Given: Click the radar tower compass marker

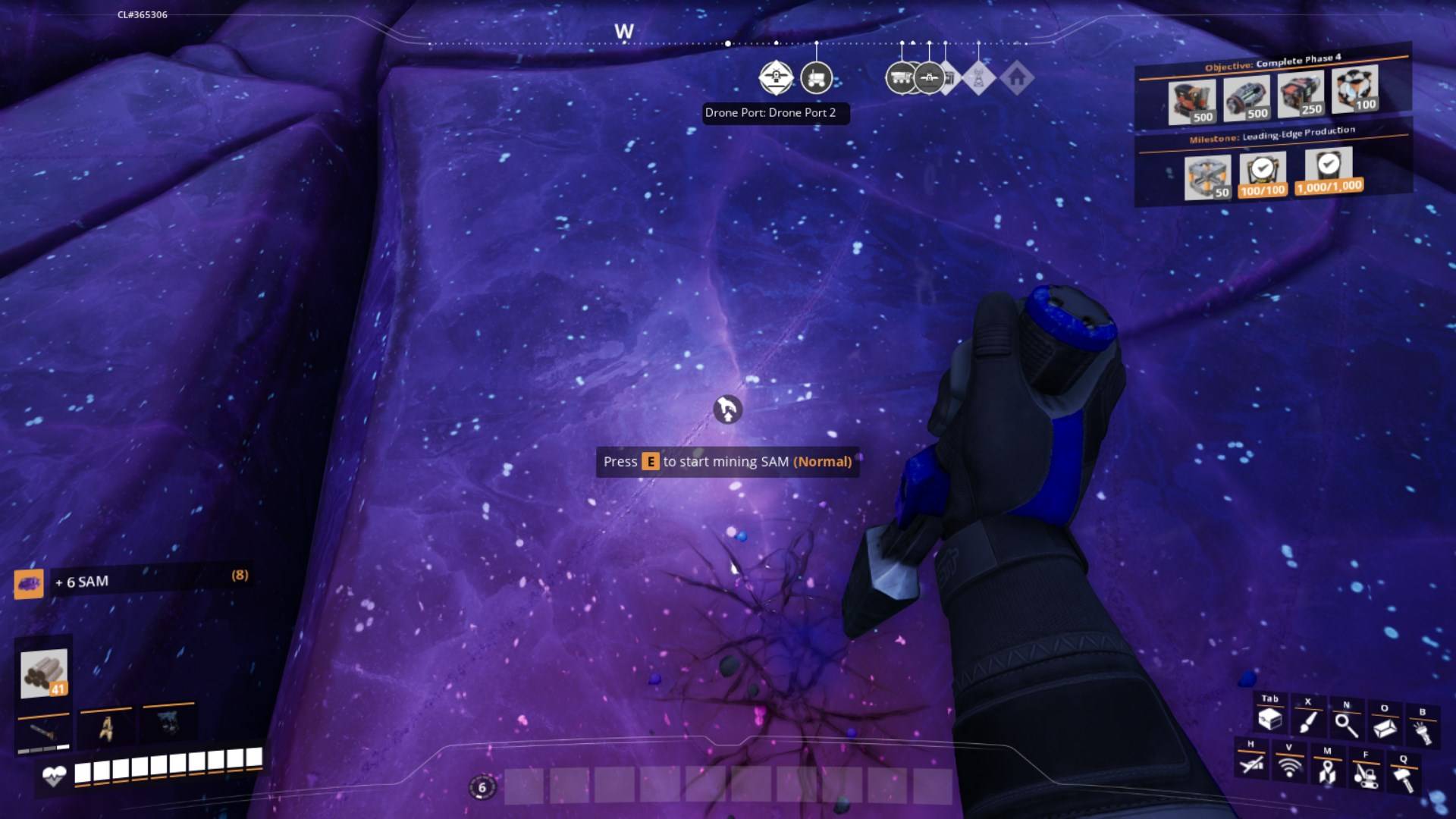Looking at the screenshot, I should [978, 77].
